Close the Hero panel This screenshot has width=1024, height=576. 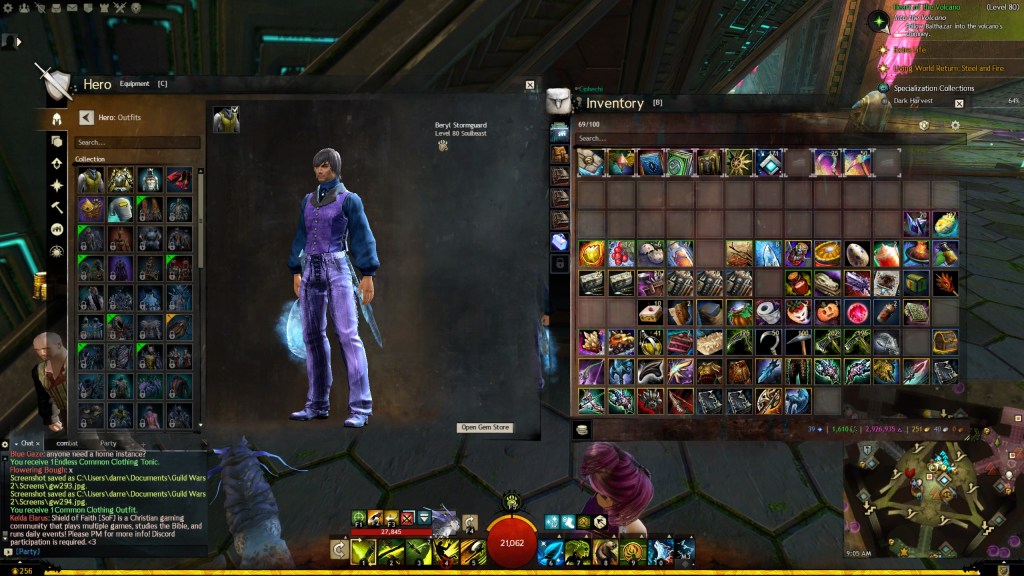(x=530, y=85)
